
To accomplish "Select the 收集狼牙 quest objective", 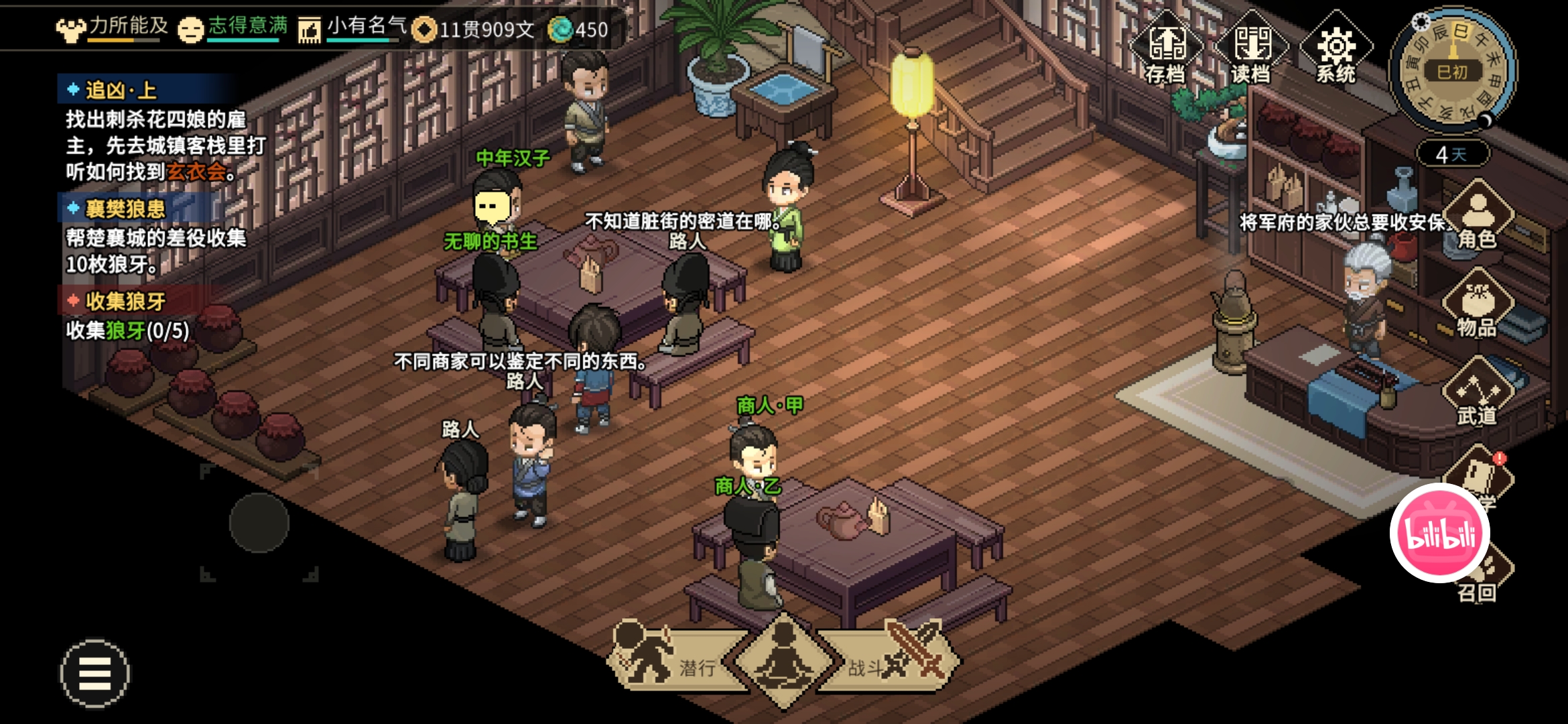I will pyautogui.click(x=125, y=301).
